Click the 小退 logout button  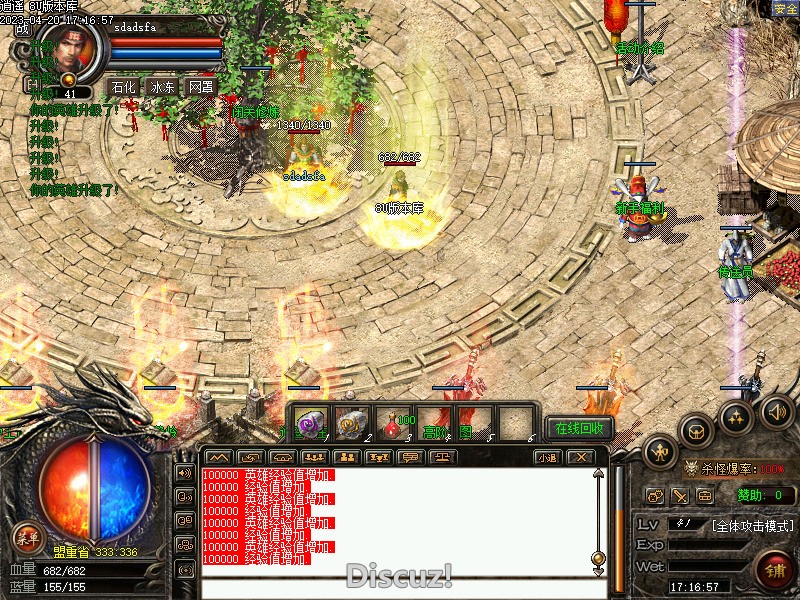click(546, 457)
